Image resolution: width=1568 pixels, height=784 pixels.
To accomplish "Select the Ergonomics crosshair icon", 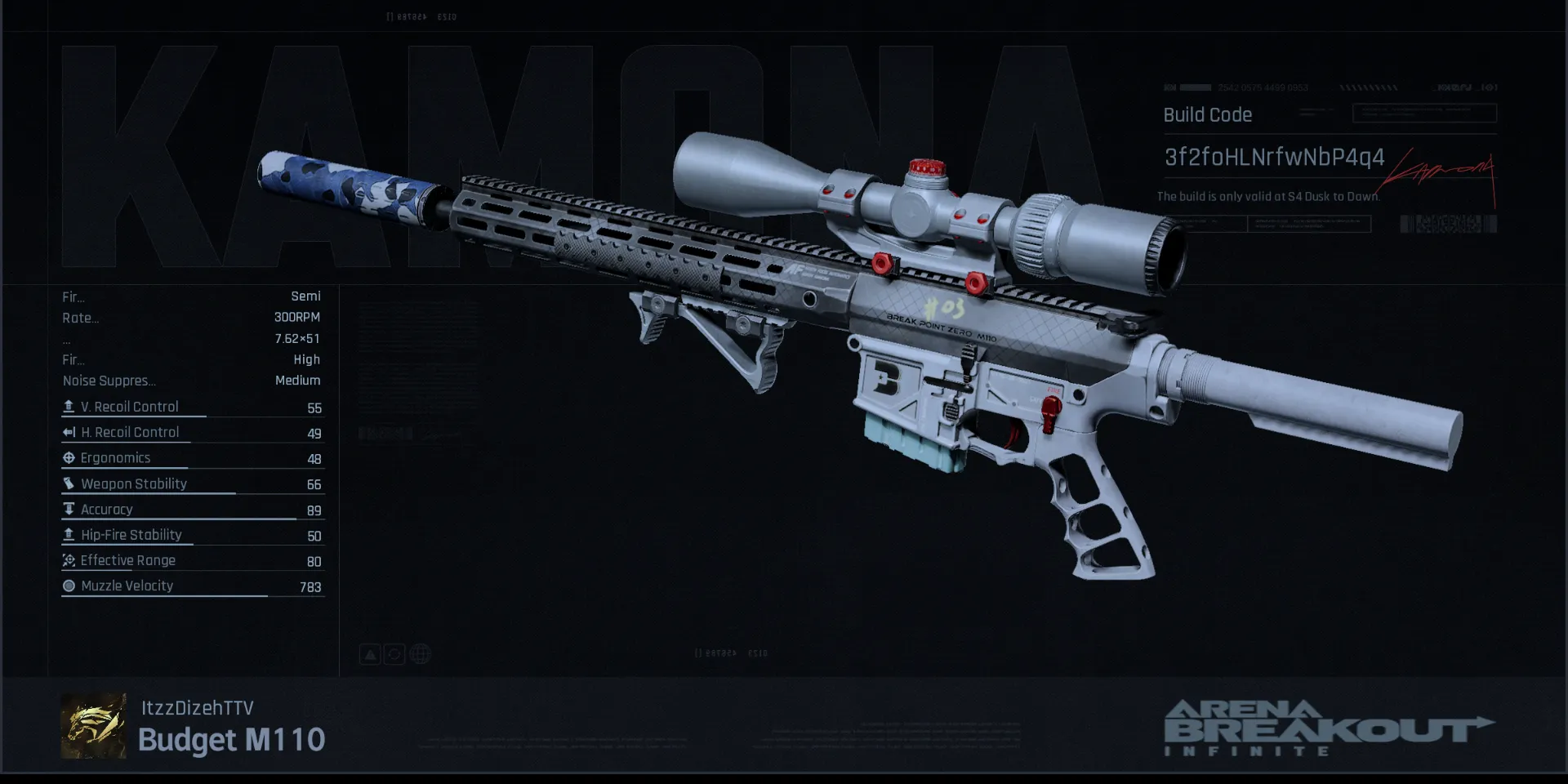I will coord(69,458).
